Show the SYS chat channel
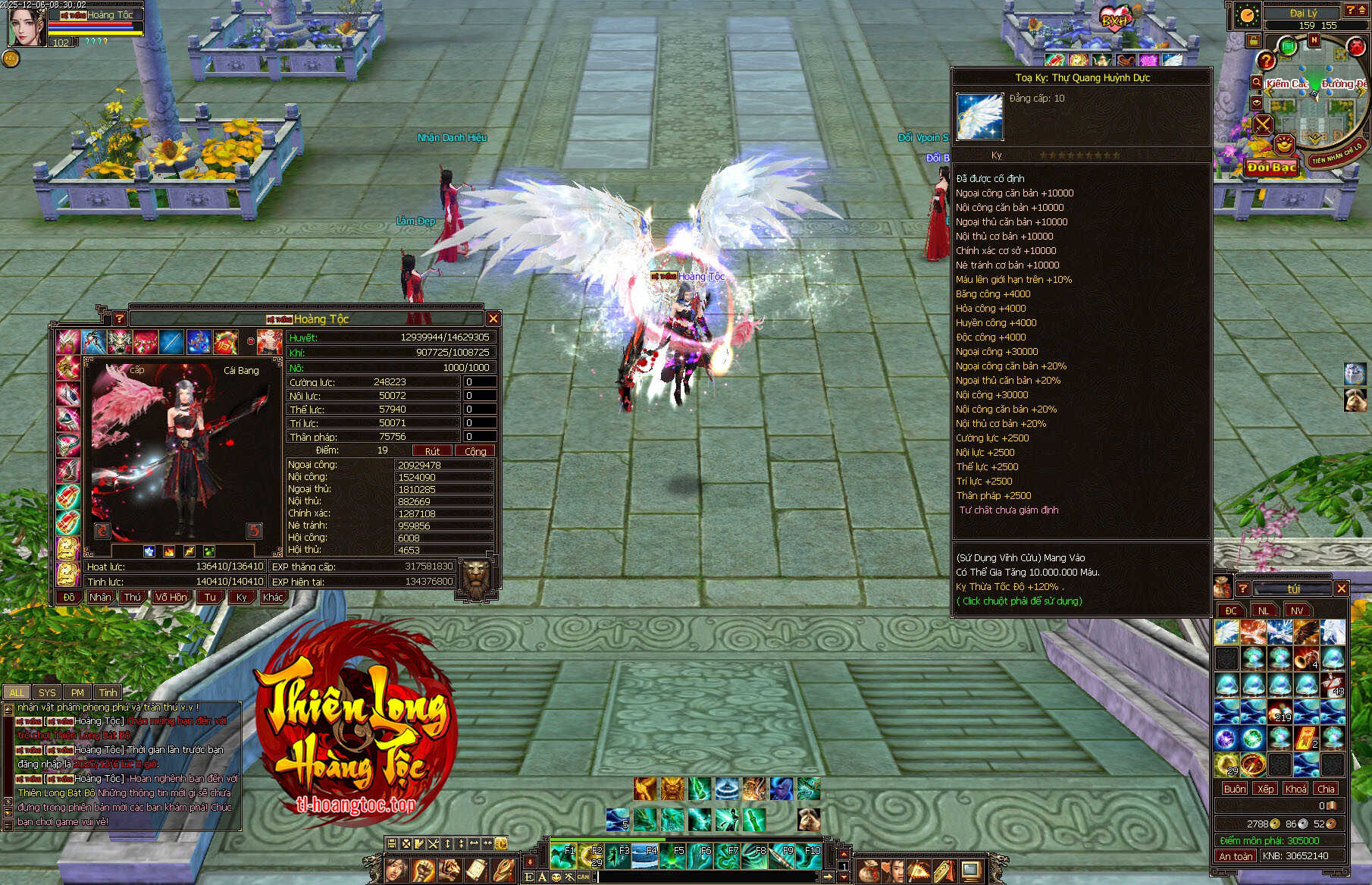 tap(47, 692)
